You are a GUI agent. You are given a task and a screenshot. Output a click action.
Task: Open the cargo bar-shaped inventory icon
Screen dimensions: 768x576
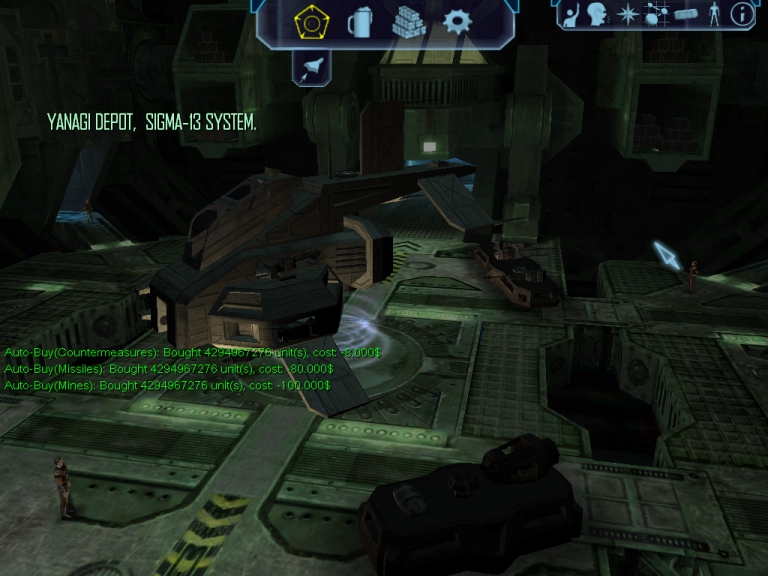[x=685, y=14]
